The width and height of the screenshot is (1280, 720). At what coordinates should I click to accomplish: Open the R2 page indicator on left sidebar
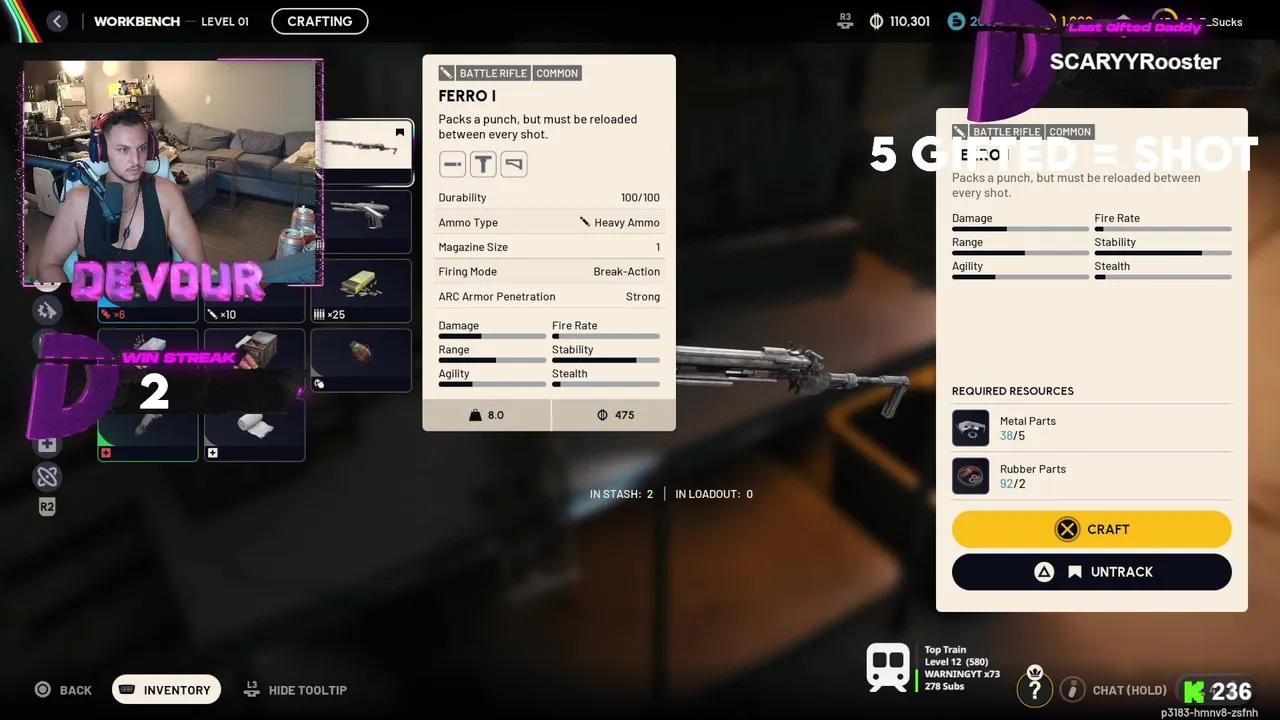(x=46, y=507)
